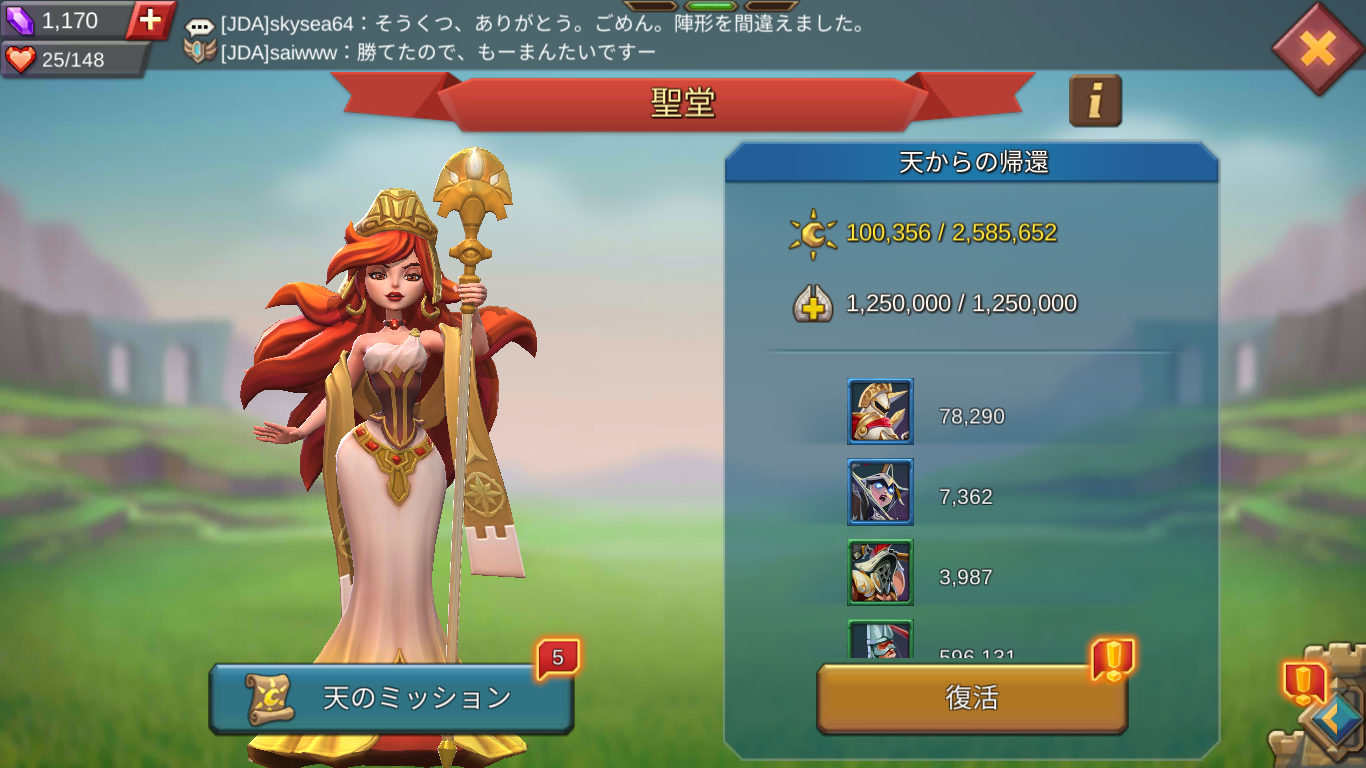Image resolution: width=1366 pixels, height=768 pixels.
Task: Select the red-plumed gladiator troop icon
Action: click(880, 572)
